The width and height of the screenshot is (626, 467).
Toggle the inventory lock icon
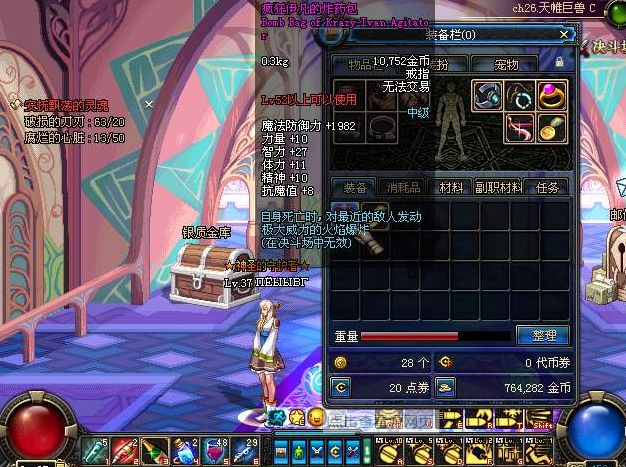tap(559, 63)
